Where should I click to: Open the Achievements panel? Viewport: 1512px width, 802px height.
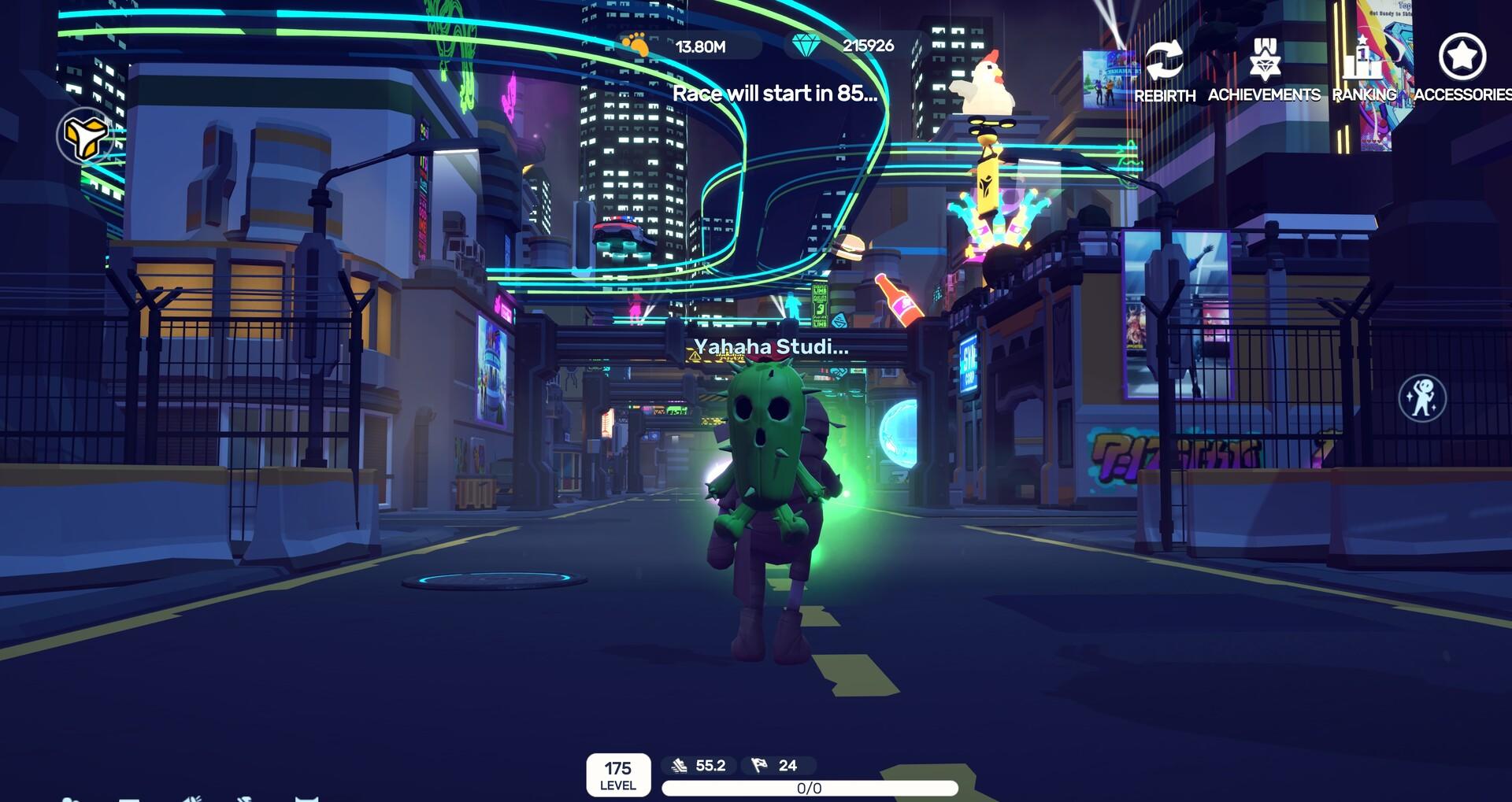tap(1264, 69)
